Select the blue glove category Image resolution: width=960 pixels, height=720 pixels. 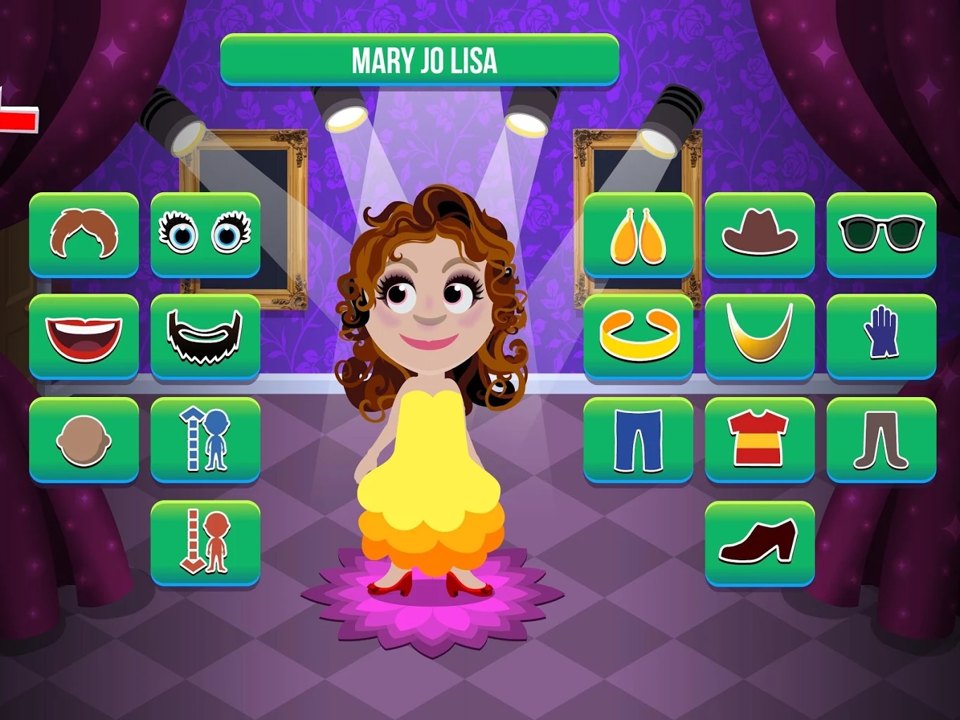[x=881, y=337]
